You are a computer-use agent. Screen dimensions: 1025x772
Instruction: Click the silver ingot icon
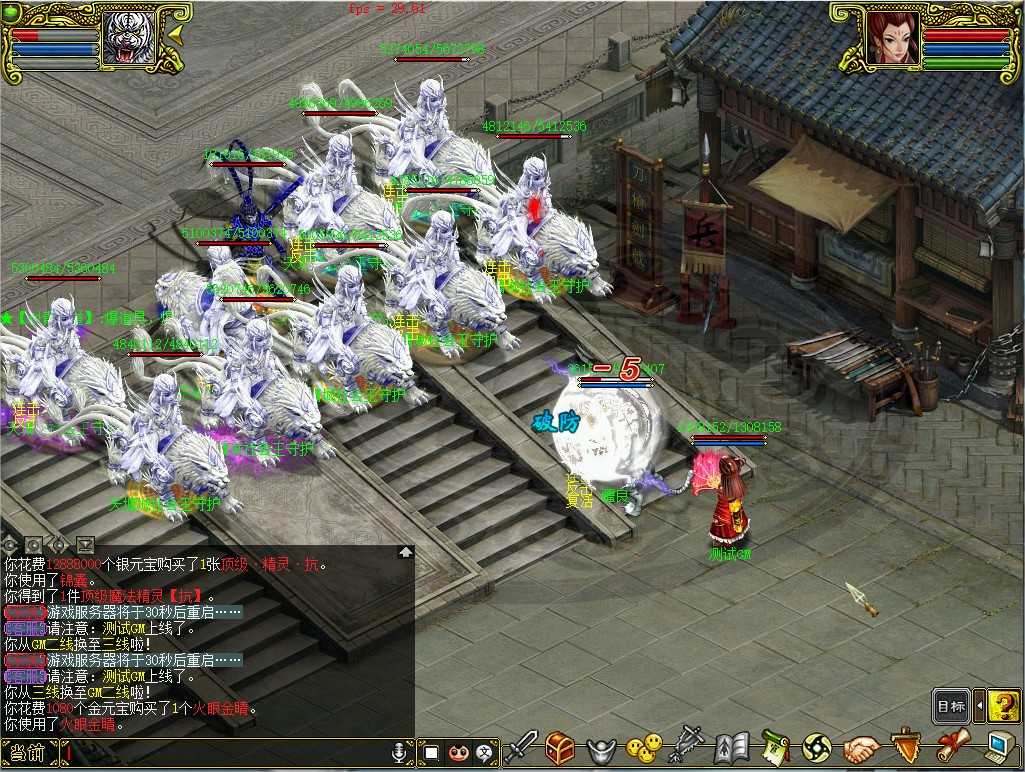tap(599, 748)
